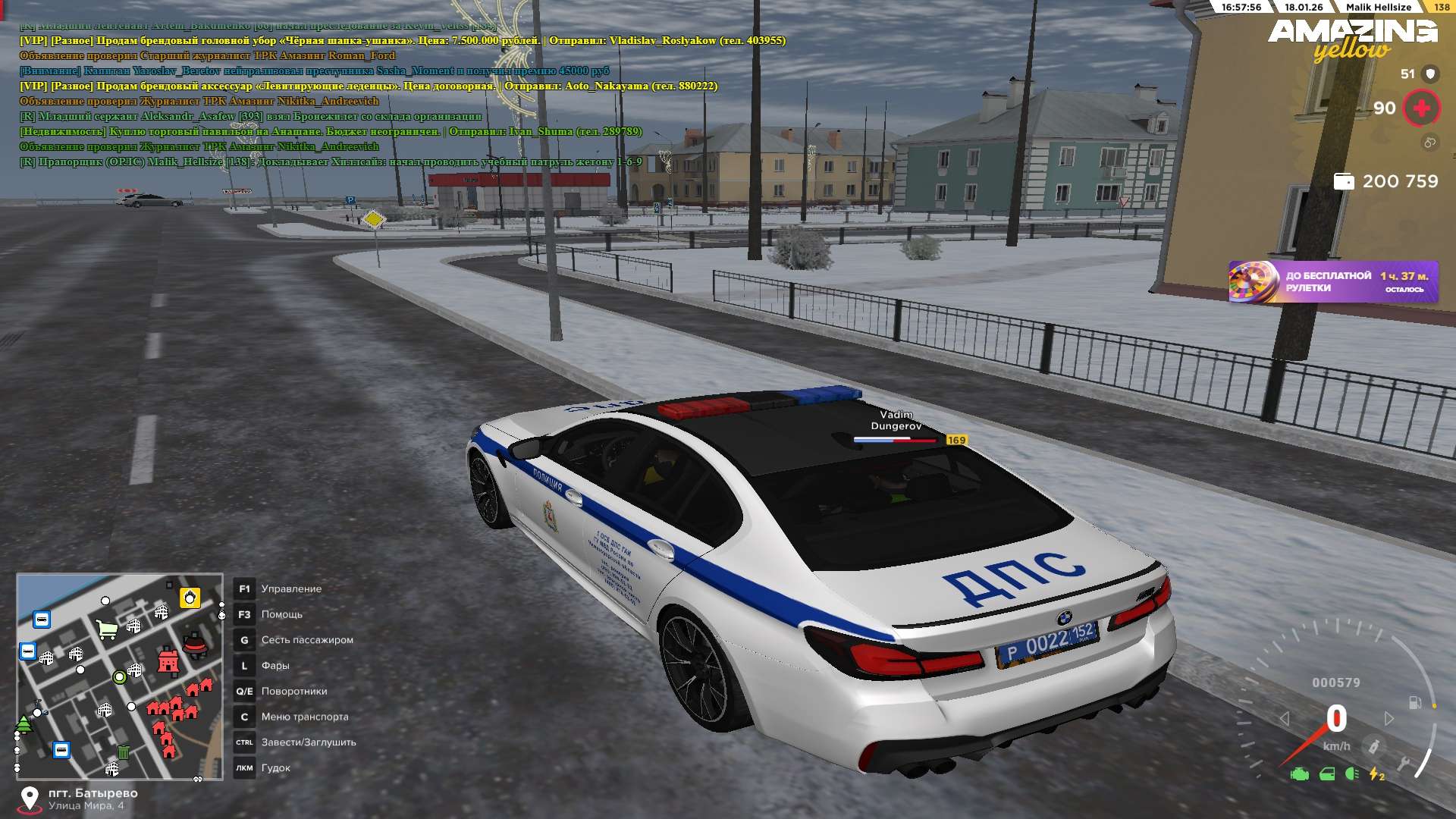Click the wallet money balance icon
Viewport: 1456px width, 819px height.
1344,182
